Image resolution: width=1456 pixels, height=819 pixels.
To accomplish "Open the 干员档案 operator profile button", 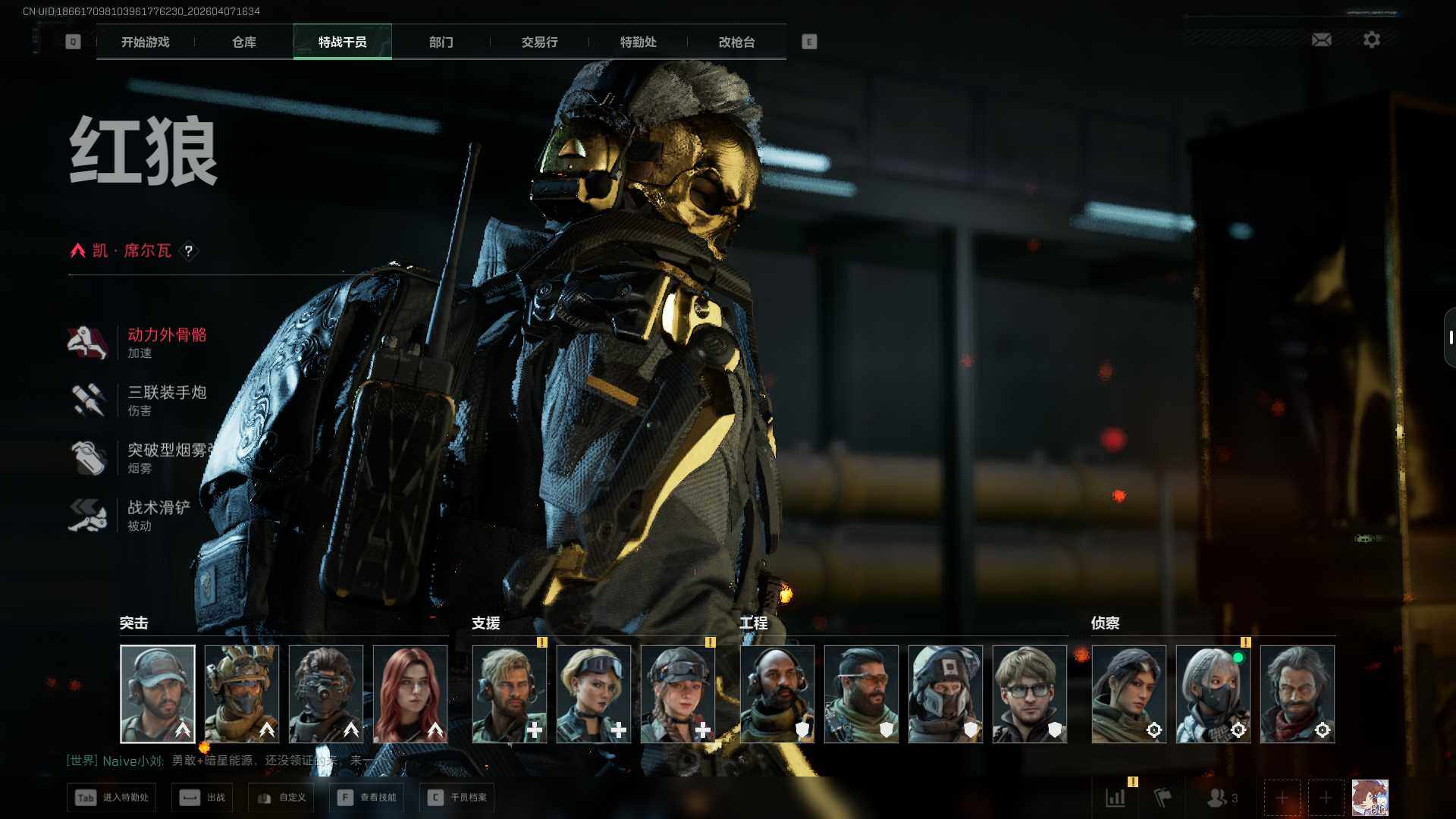I will click(457, 798).
